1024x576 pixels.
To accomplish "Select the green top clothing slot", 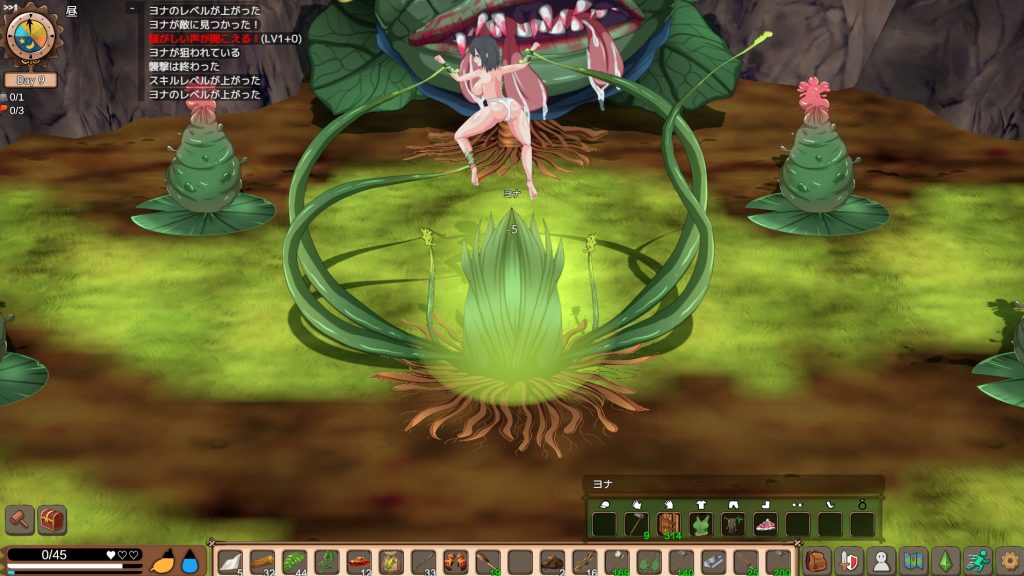I will 700,524.
